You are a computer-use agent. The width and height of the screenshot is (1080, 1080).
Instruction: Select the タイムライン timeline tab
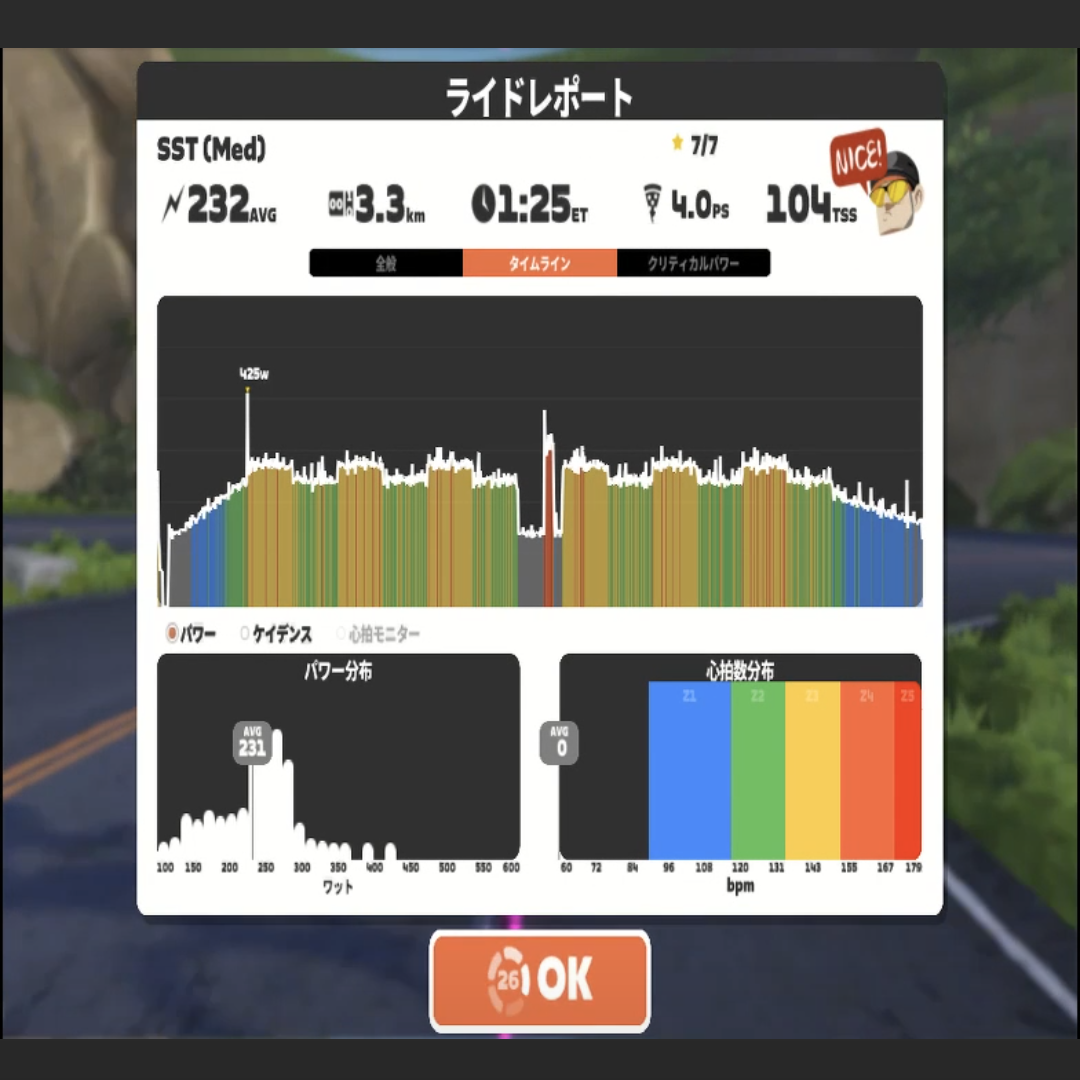click(540, 264)
